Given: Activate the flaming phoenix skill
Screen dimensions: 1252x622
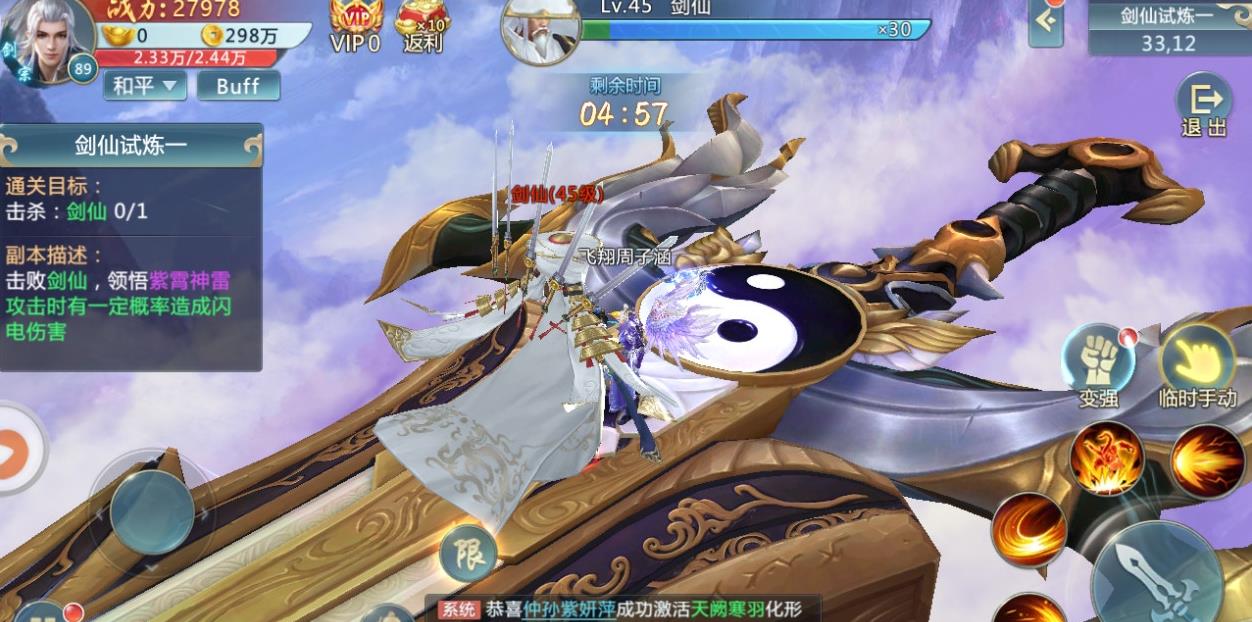Looking at the screenshot, I should [1107, 458].
